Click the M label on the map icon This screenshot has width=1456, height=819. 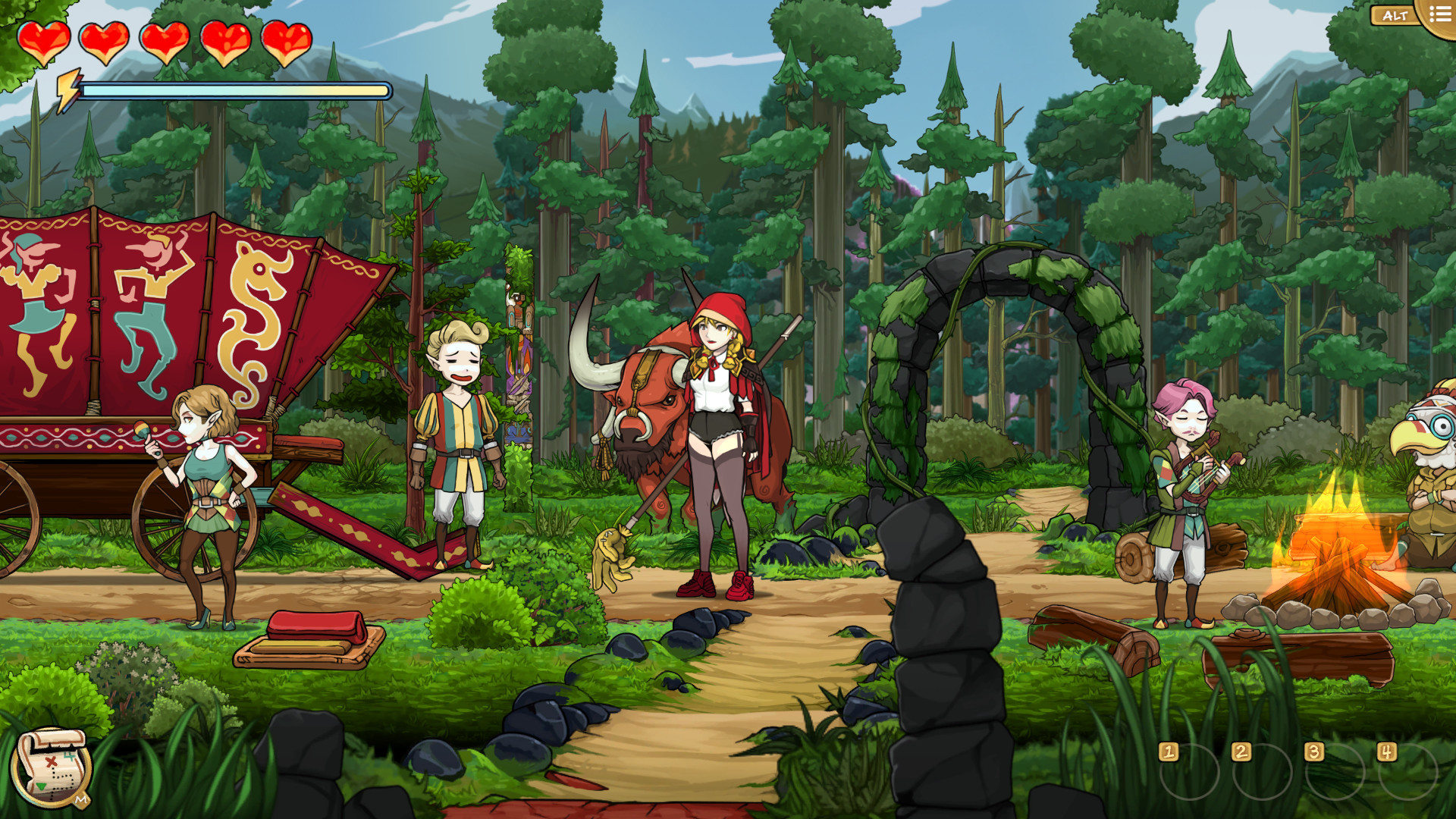(x=81, y=799)
